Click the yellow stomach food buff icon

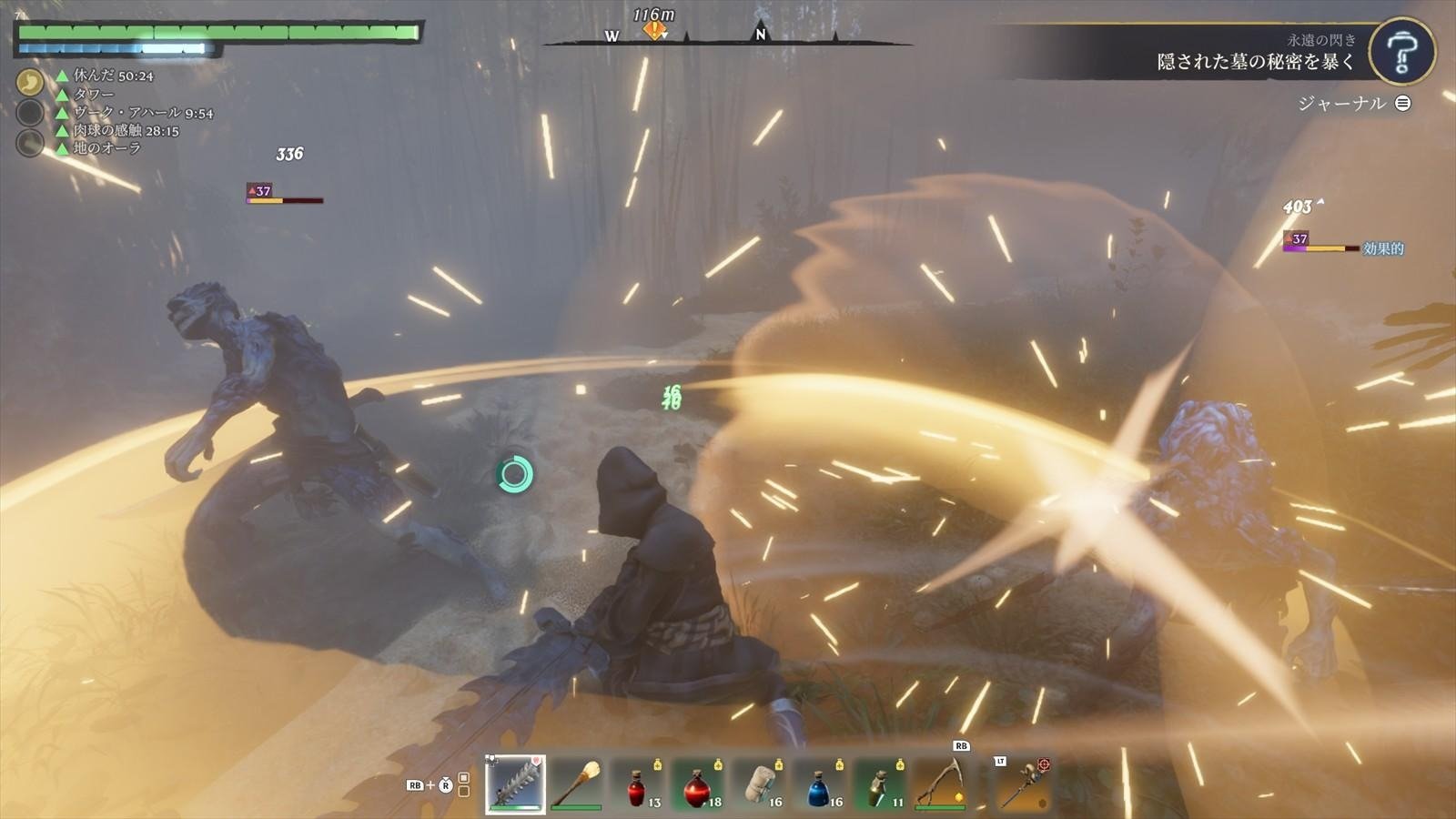click(x=30, y=83)
